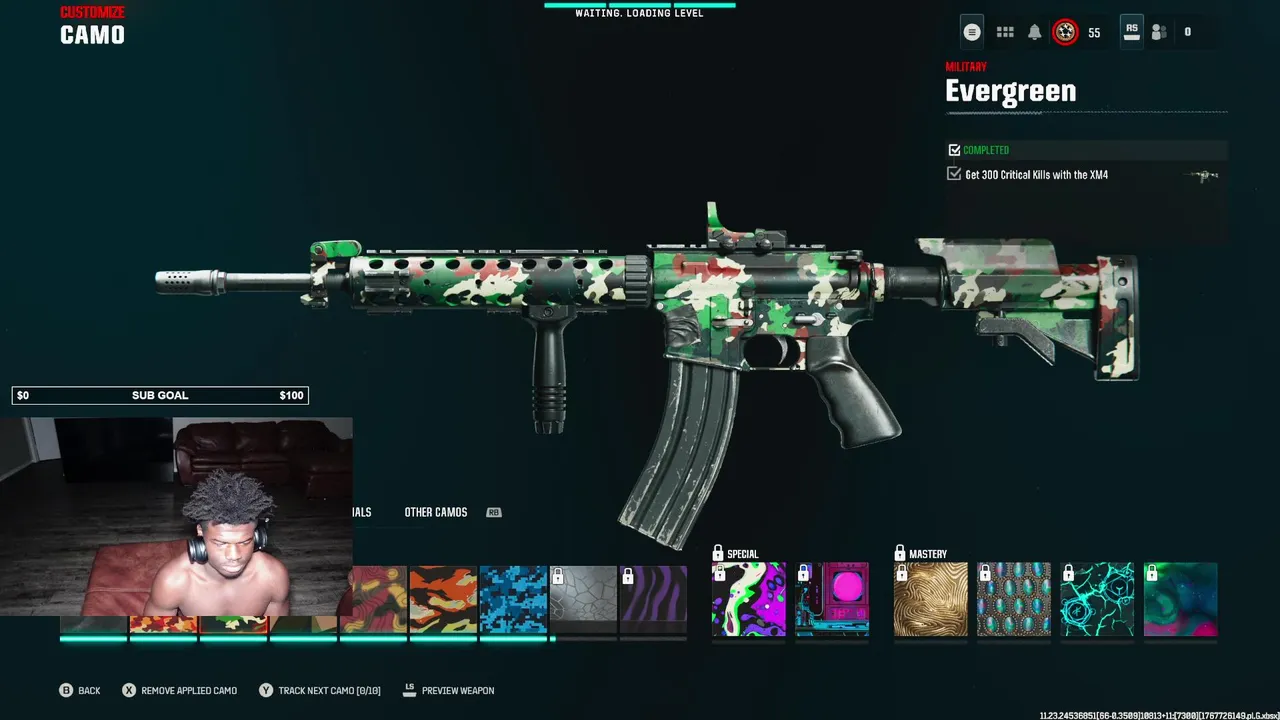This screenshot has width=1280, height=720.
Task: Select the locked grey cracked-stone camo
Action: point(583,600)
